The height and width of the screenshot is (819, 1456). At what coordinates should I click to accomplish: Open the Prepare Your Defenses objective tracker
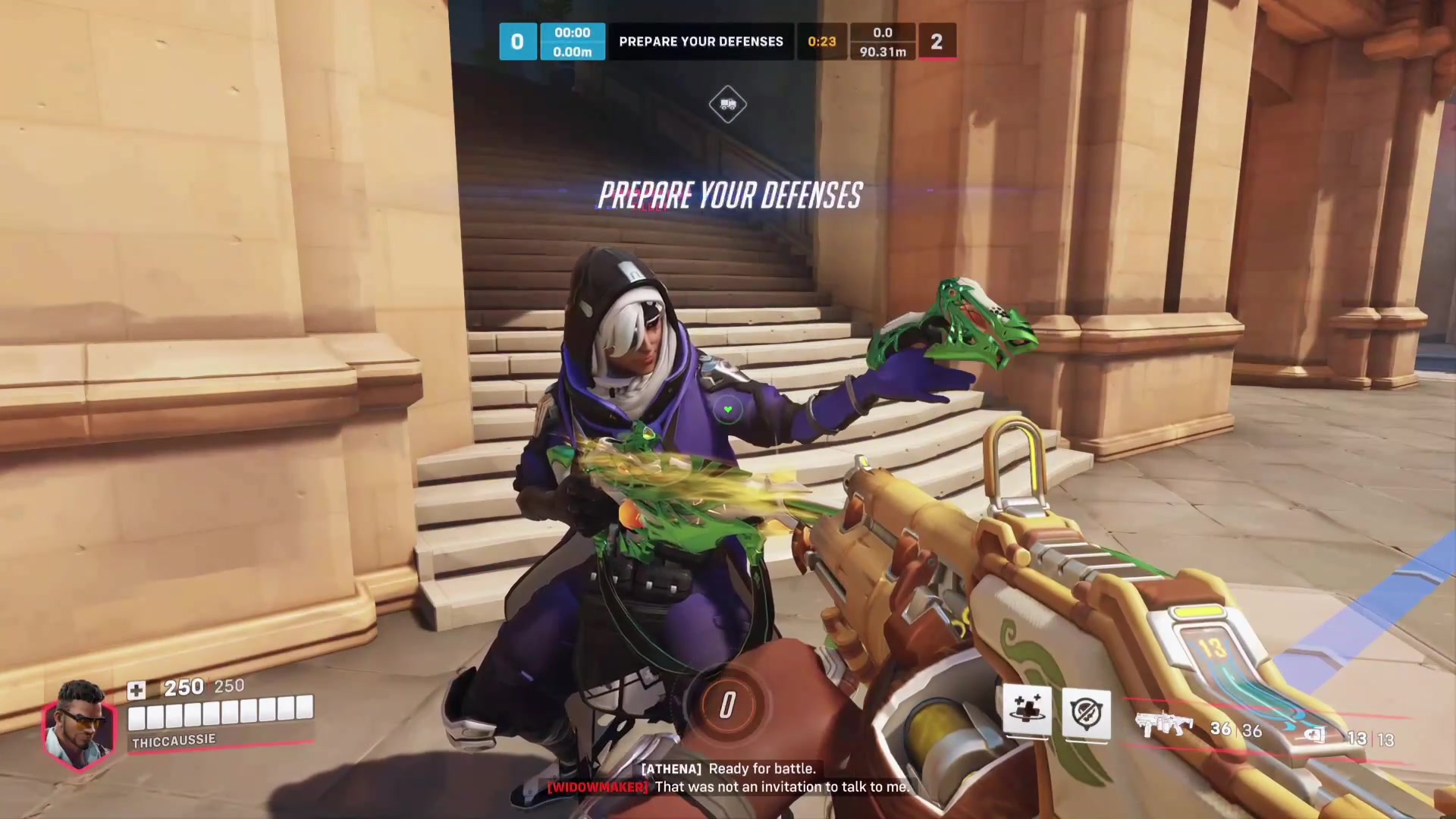tap(701, 42)
